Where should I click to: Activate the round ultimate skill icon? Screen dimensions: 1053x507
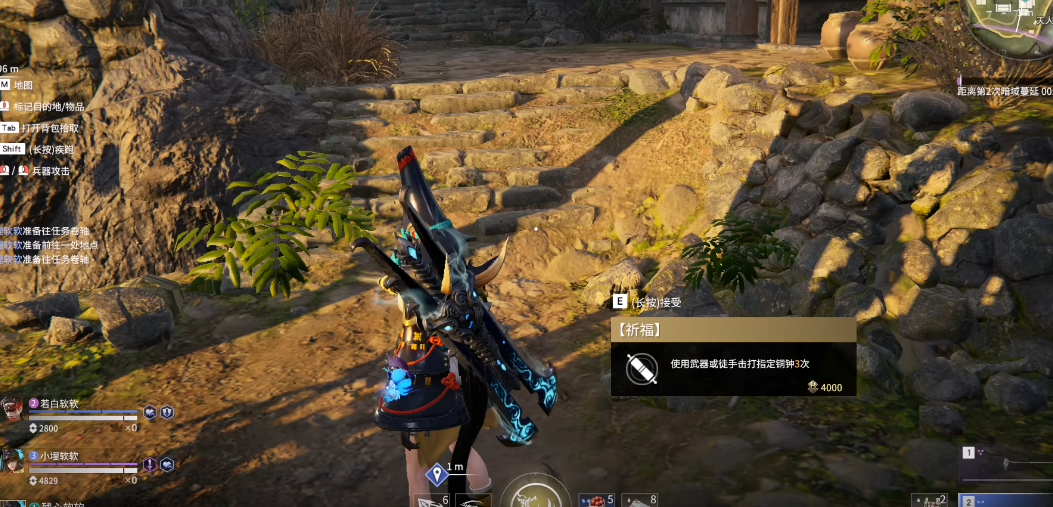[x=535, y=494]
